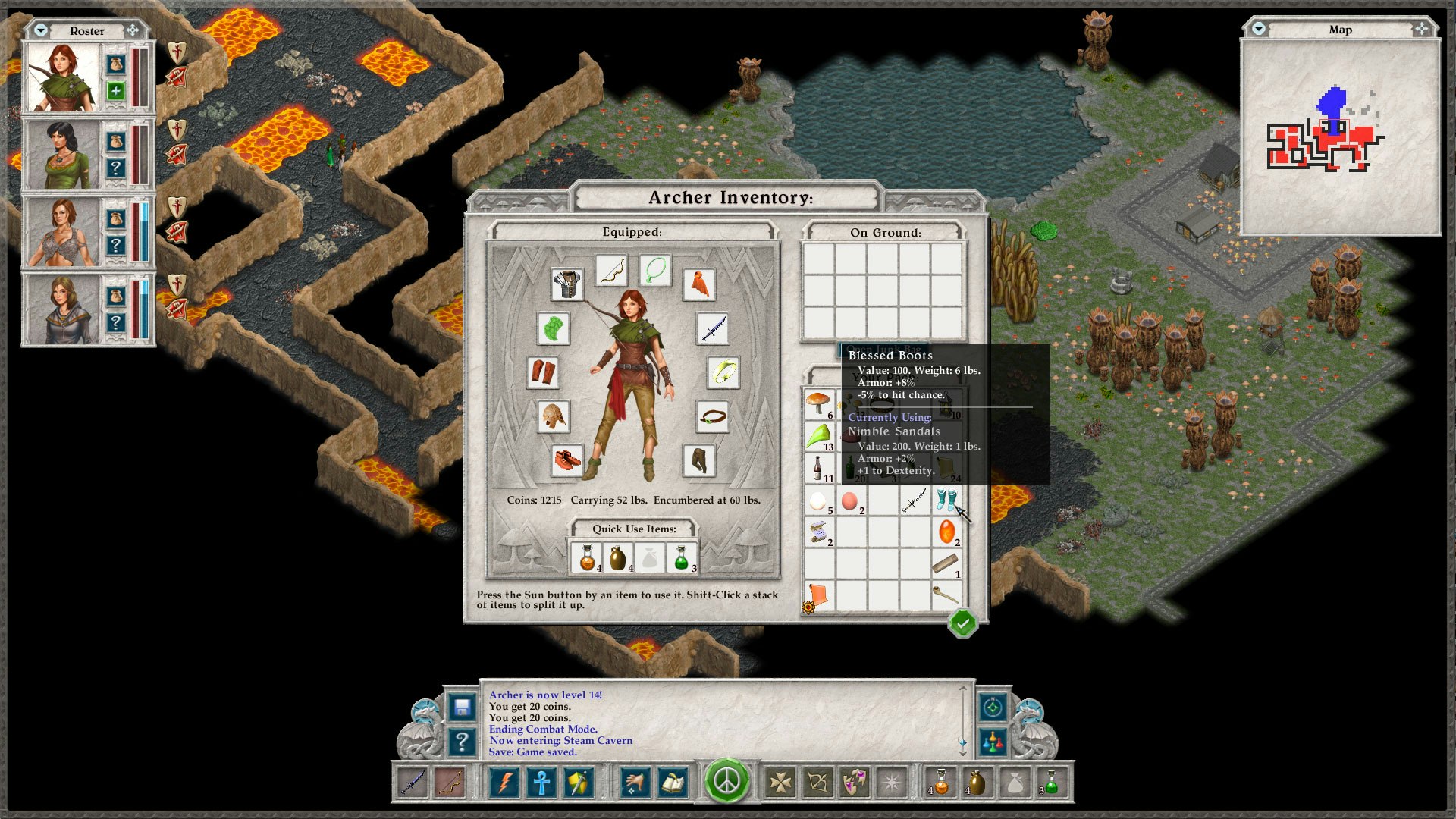
Task: Collapse the Map panel with its chevron
Action: [1258, 30]
